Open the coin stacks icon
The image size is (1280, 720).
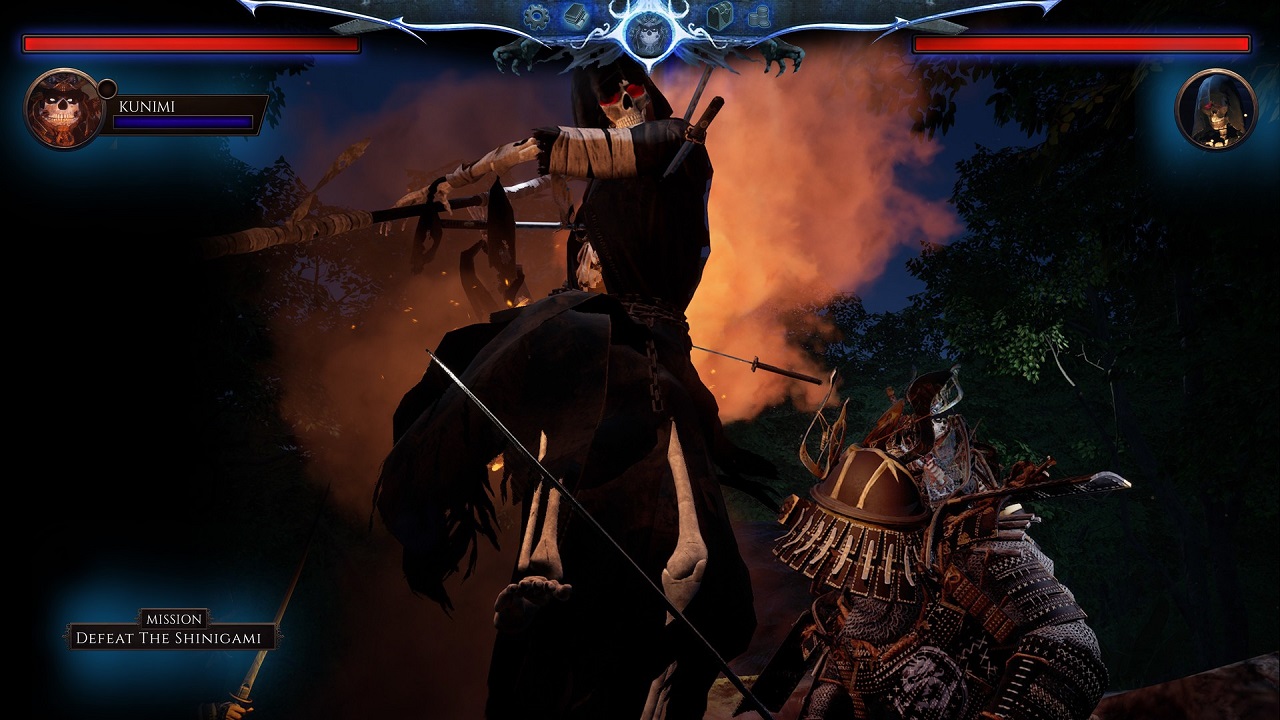coord(759,16)
